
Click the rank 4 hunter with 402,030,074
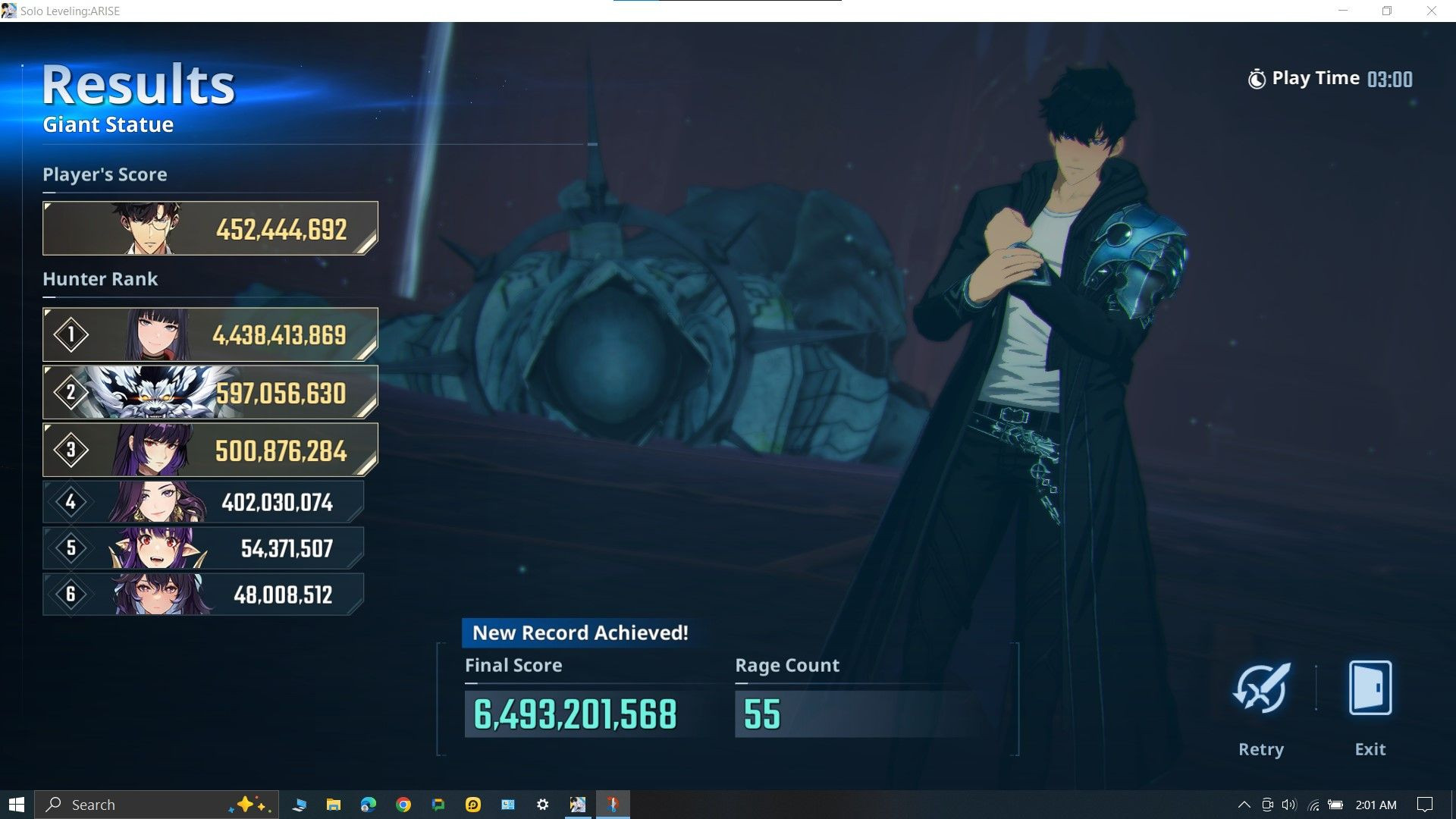tap(203, 502)
